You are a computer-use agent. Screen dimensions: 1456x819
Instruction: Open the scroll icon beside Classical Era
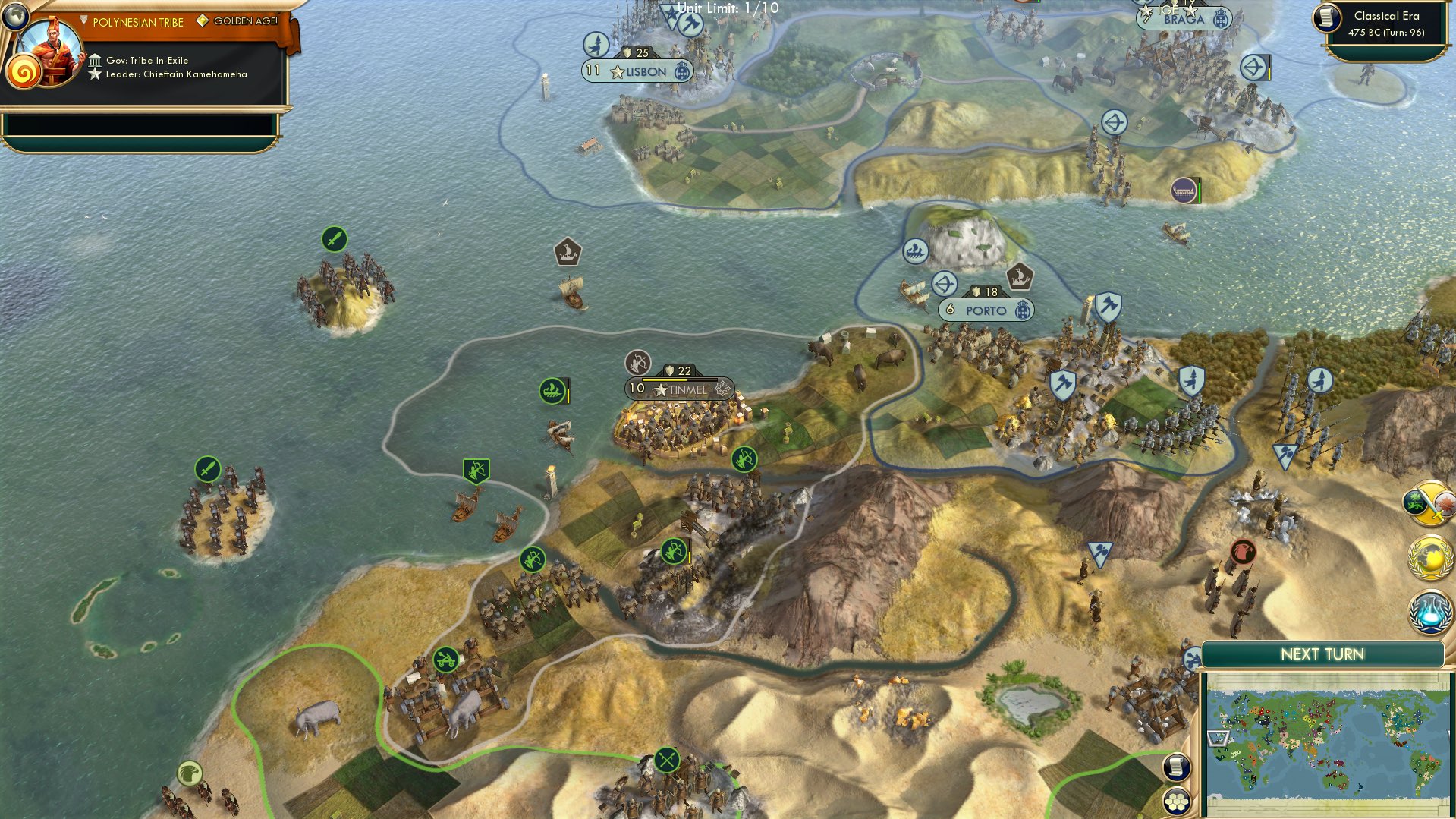click(1327, 18)
